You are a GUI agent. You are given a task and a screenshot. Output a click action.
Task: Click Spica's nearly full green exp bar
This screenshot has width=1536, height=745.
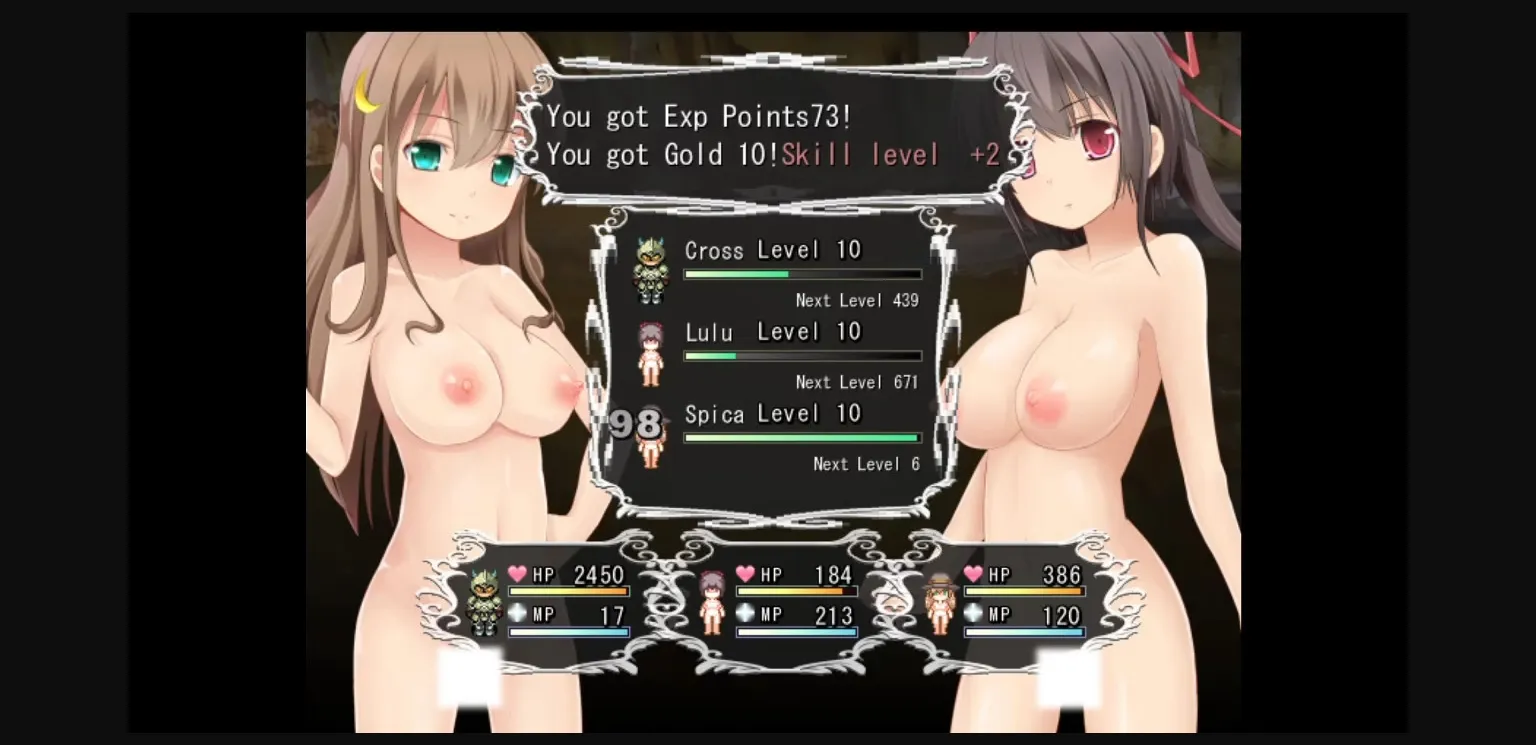point(800,437)
